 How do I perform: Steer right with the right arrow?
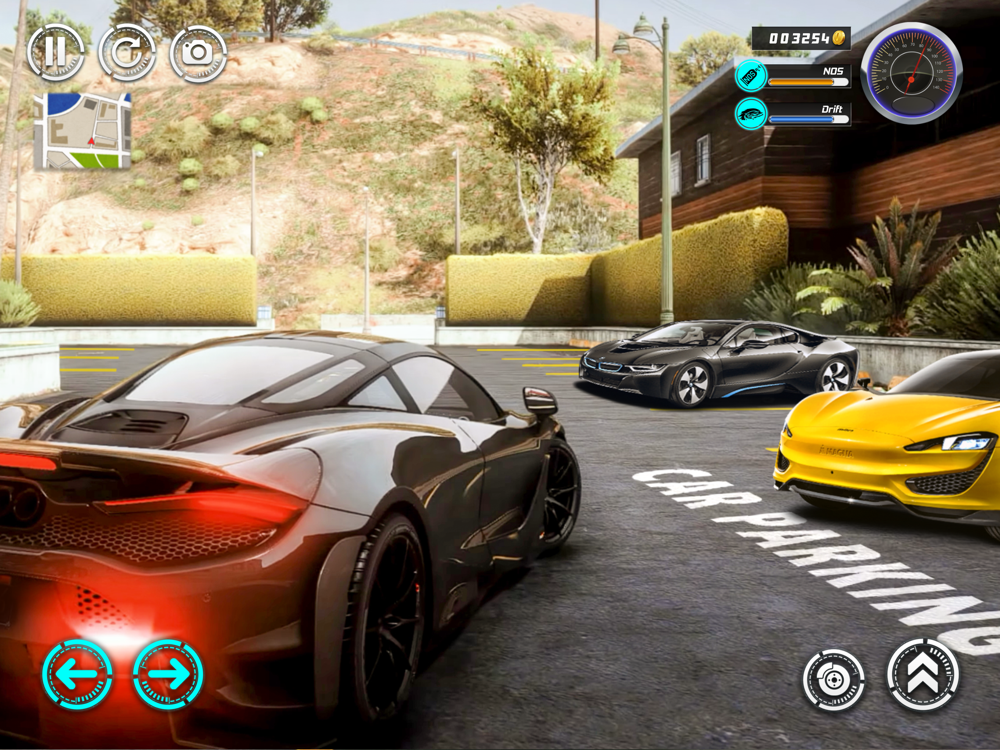point(168,675)
